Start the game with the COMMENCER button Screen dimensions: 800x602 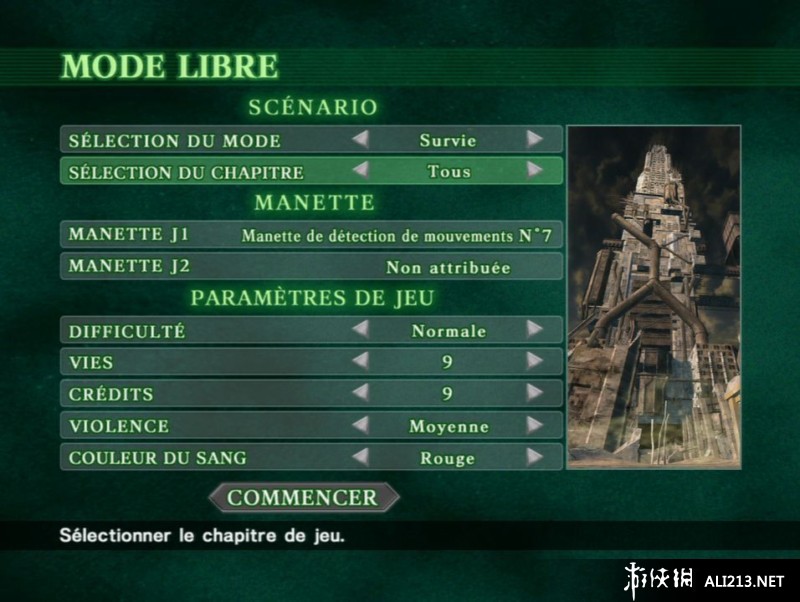click(x=302, y=497)
